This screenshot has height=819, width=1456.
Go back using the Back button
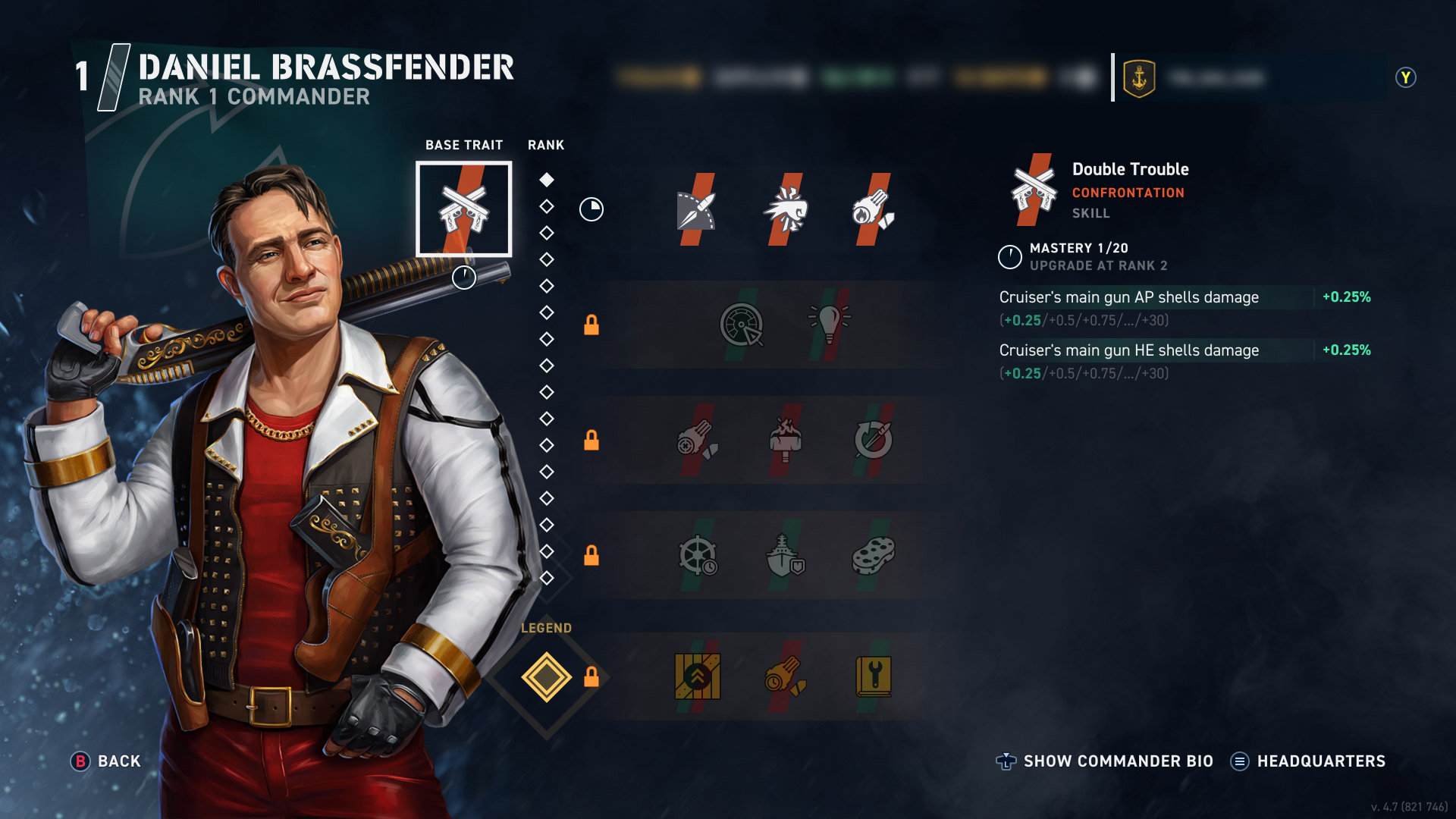point(106,761)
